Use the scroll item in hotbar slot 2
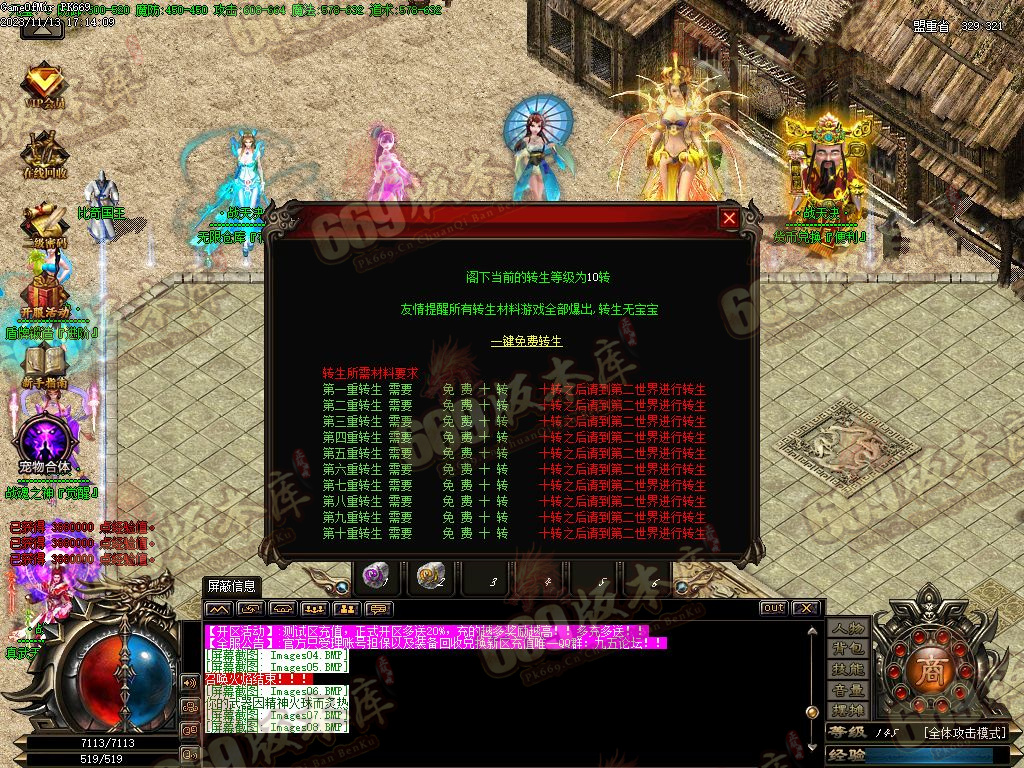This screenshot has width=1024, height=768. click(432, 576)
